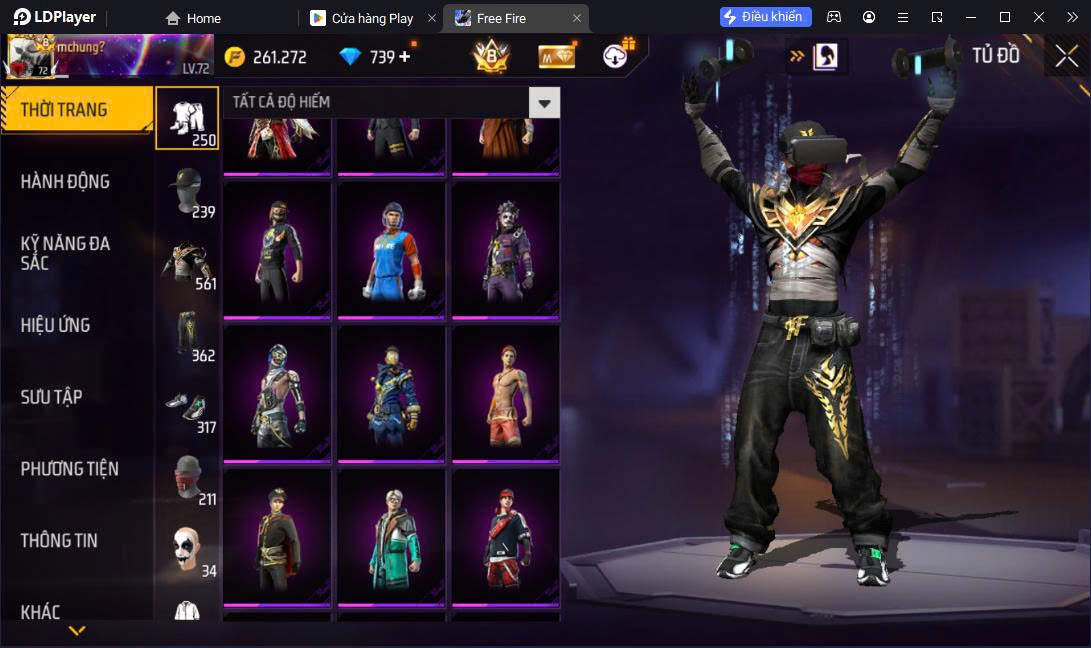Add diamonds with the plus button
Viewport: 1091px width, 648px height.
(405, 57)
